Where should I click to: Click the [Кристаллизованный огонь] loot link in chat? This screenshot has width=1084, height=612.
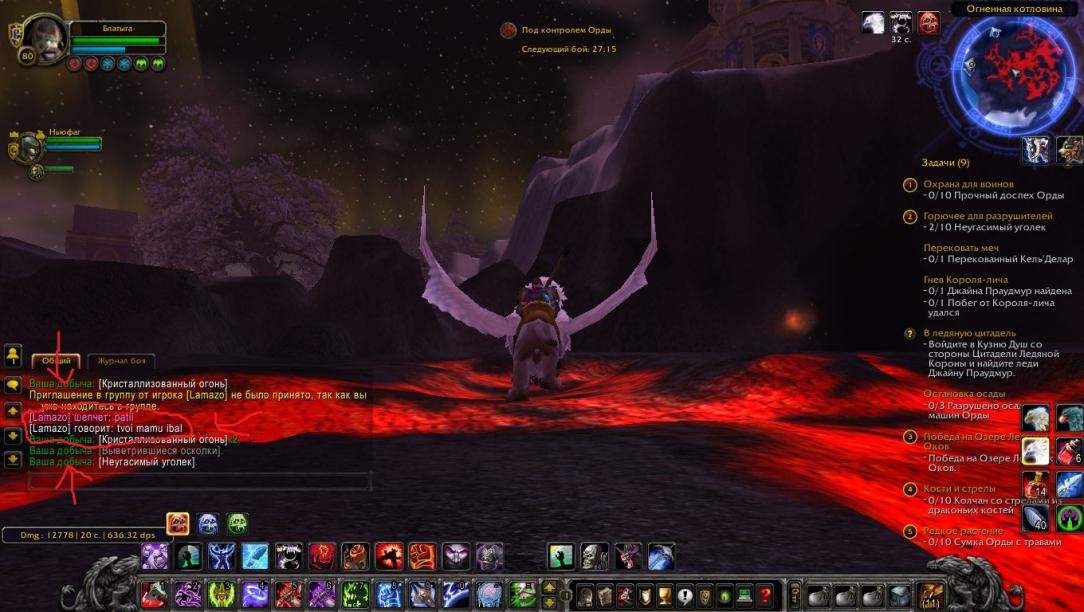[x=163, y=383]
